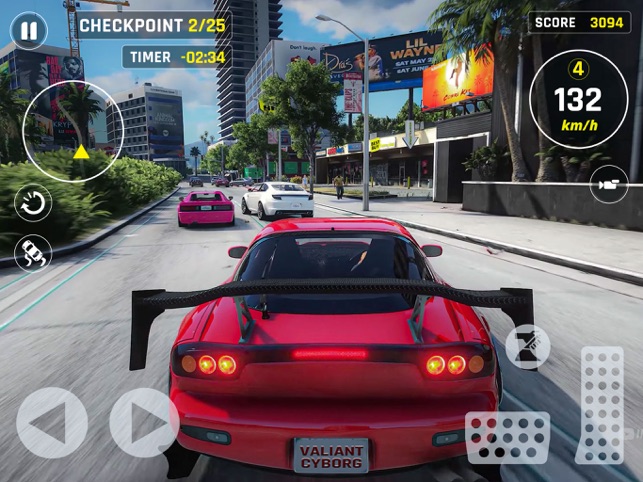Steer right with the right arrow button
The image size is (643, 482).
click(x=144, y=423)
